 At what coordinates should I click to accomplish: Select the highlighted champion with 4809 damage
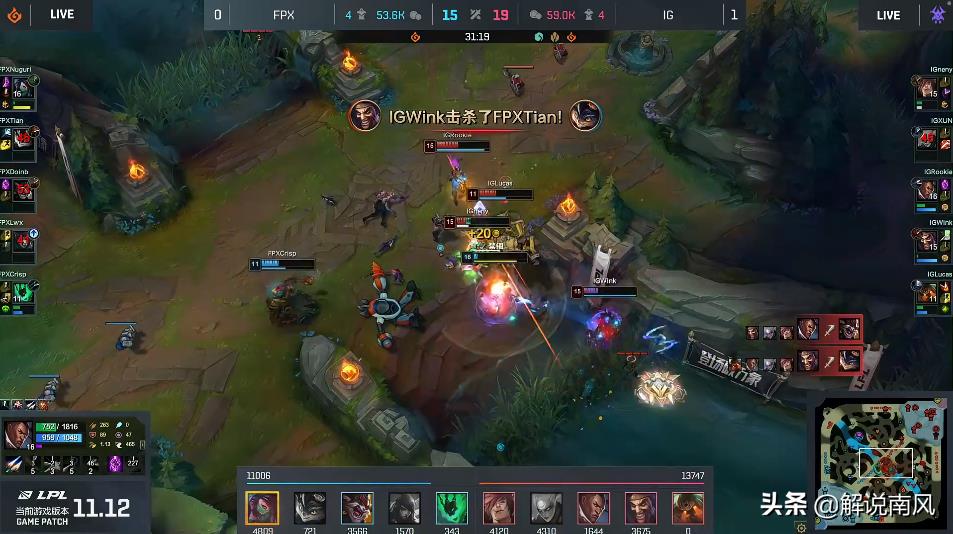(262, 508)
